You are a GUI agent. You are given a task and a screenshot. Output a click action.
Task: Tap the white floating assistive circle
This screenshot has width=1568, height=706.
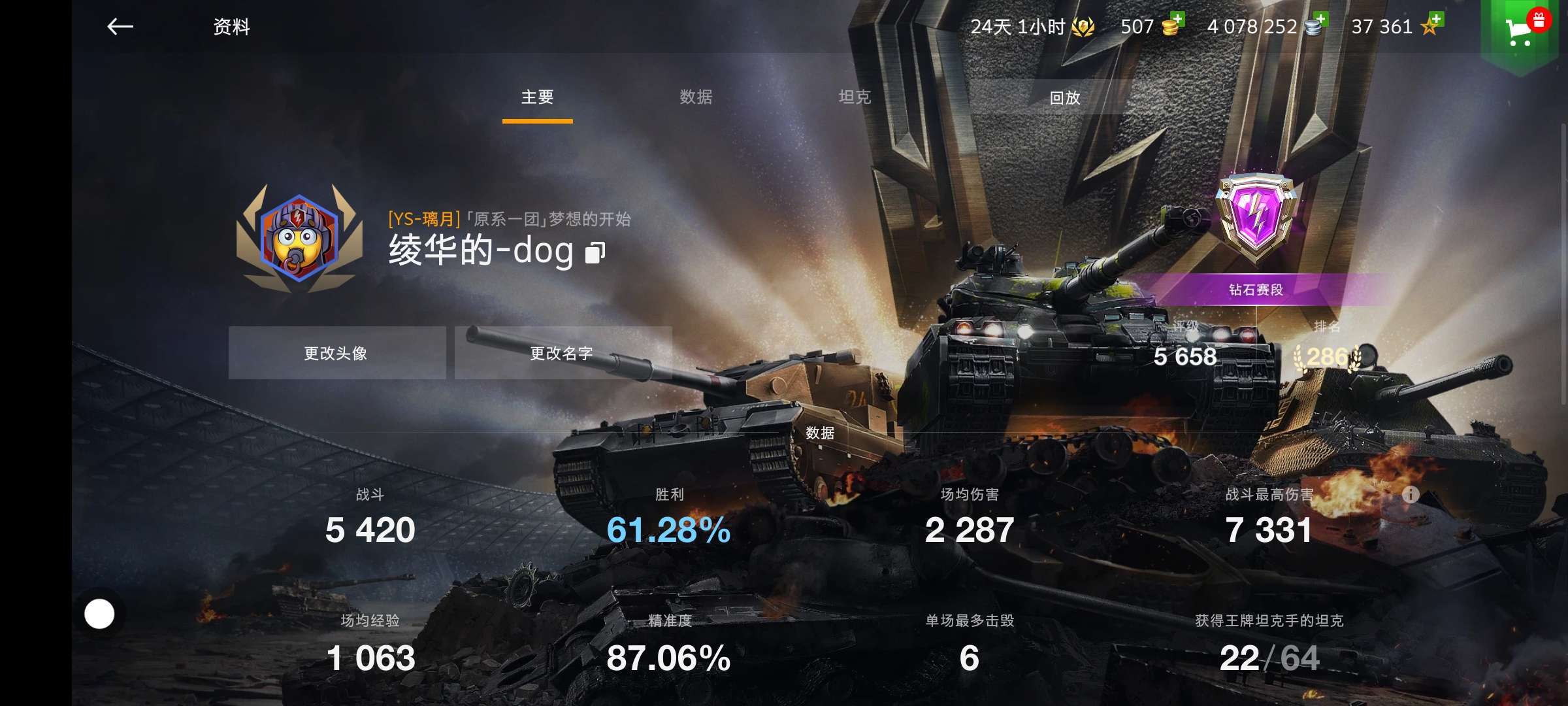(x=99, y=614)
